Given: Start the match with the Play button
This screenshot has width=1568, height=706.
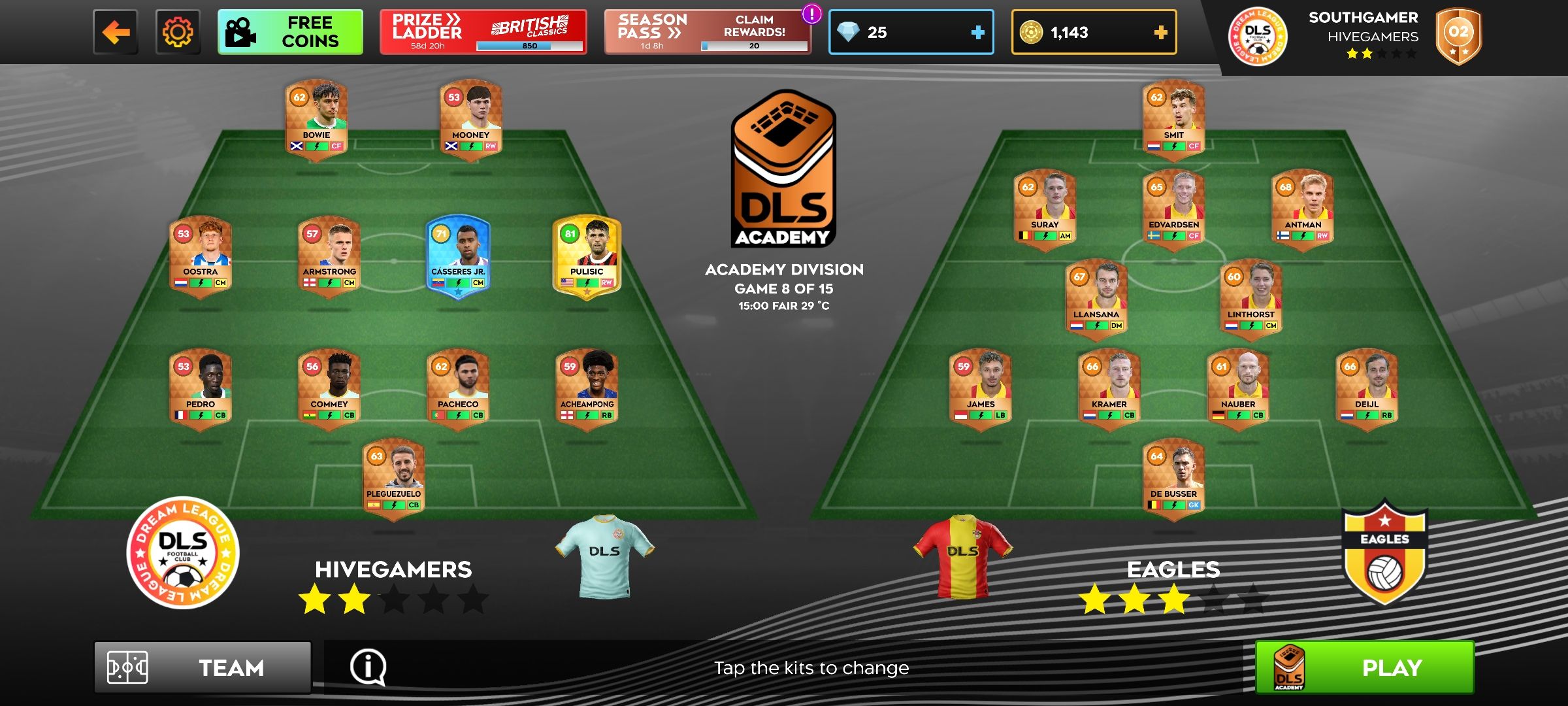Looking at the screenshot, I should [x=1364, y=667].
